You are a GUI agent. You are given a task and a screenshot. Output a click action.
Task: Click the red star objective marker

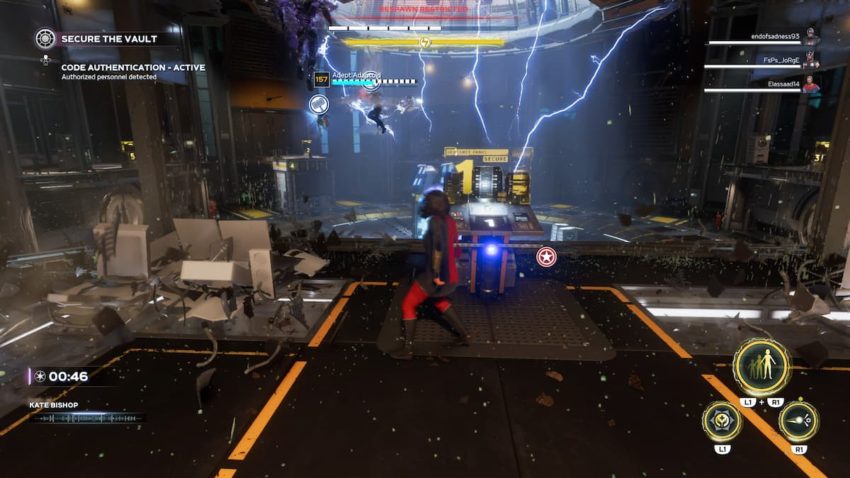[546, 257]
